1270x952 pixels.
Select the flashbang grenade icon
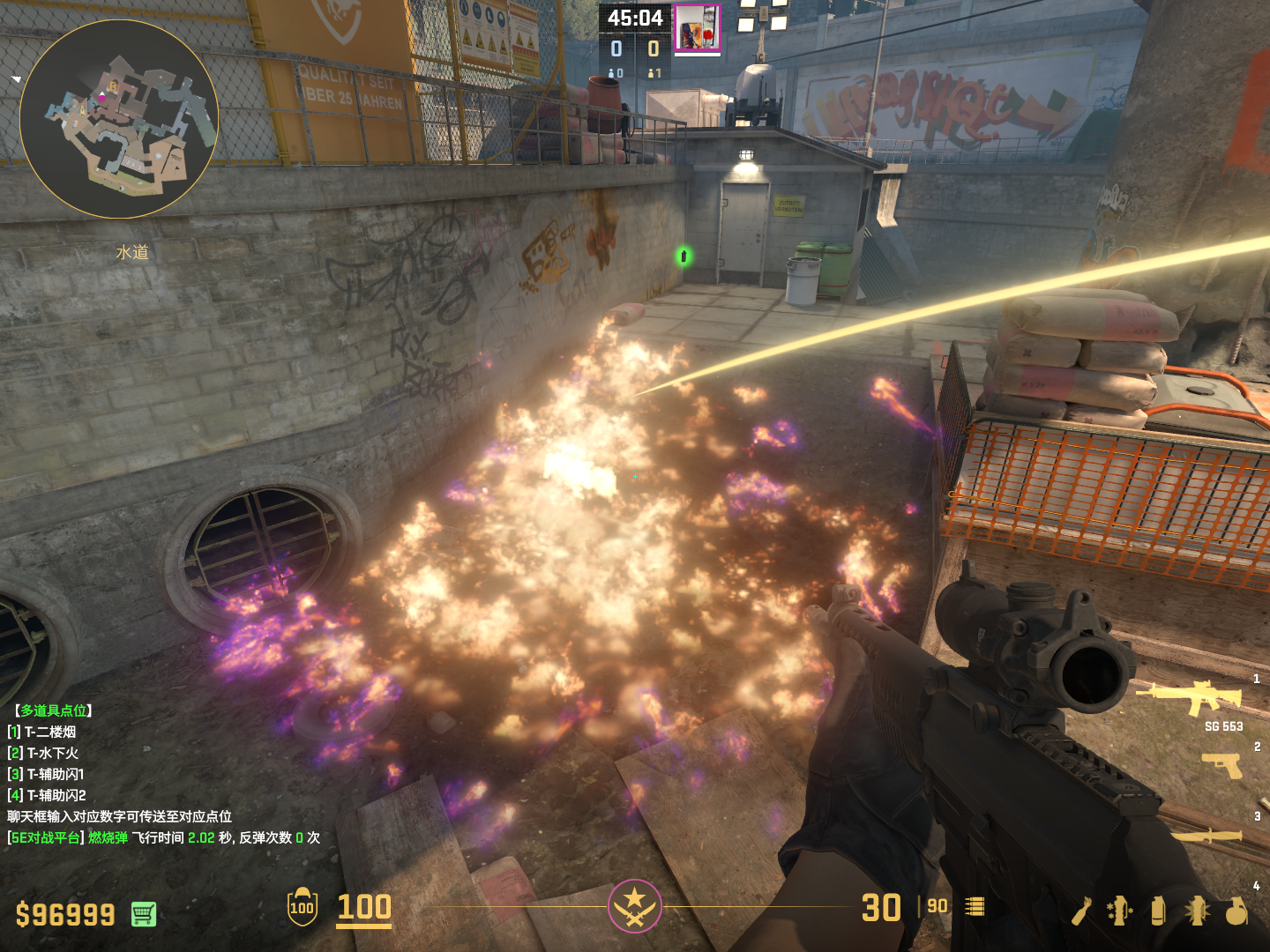tap(1197, 911)
